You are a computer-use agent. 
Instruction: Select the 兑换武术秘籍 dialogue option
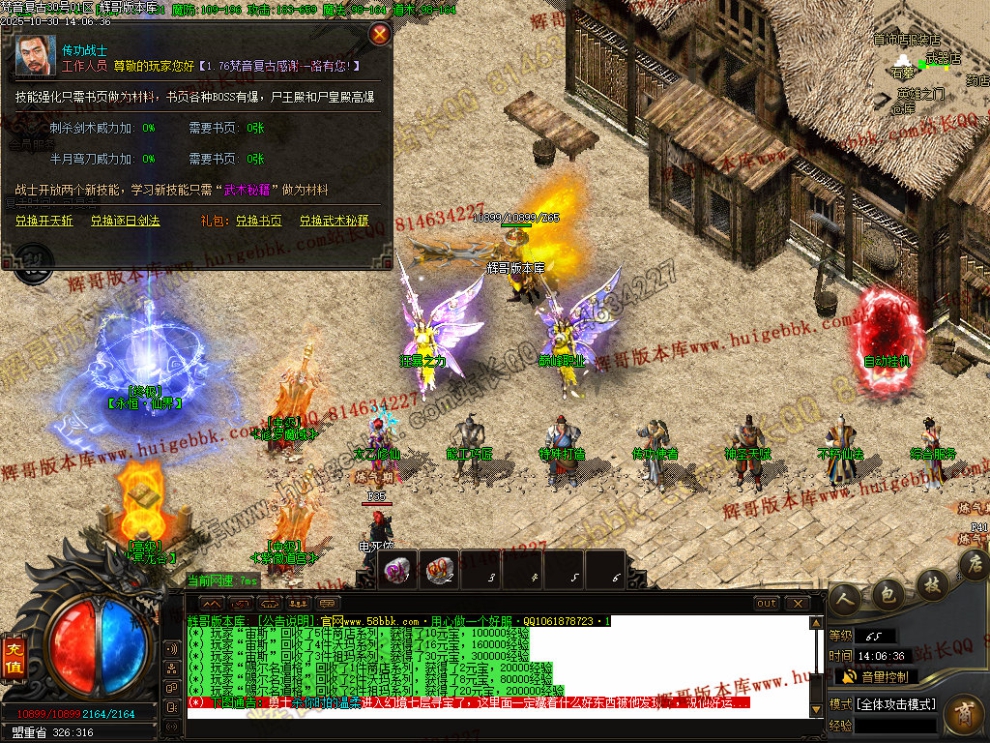click(x=334, y=221)
